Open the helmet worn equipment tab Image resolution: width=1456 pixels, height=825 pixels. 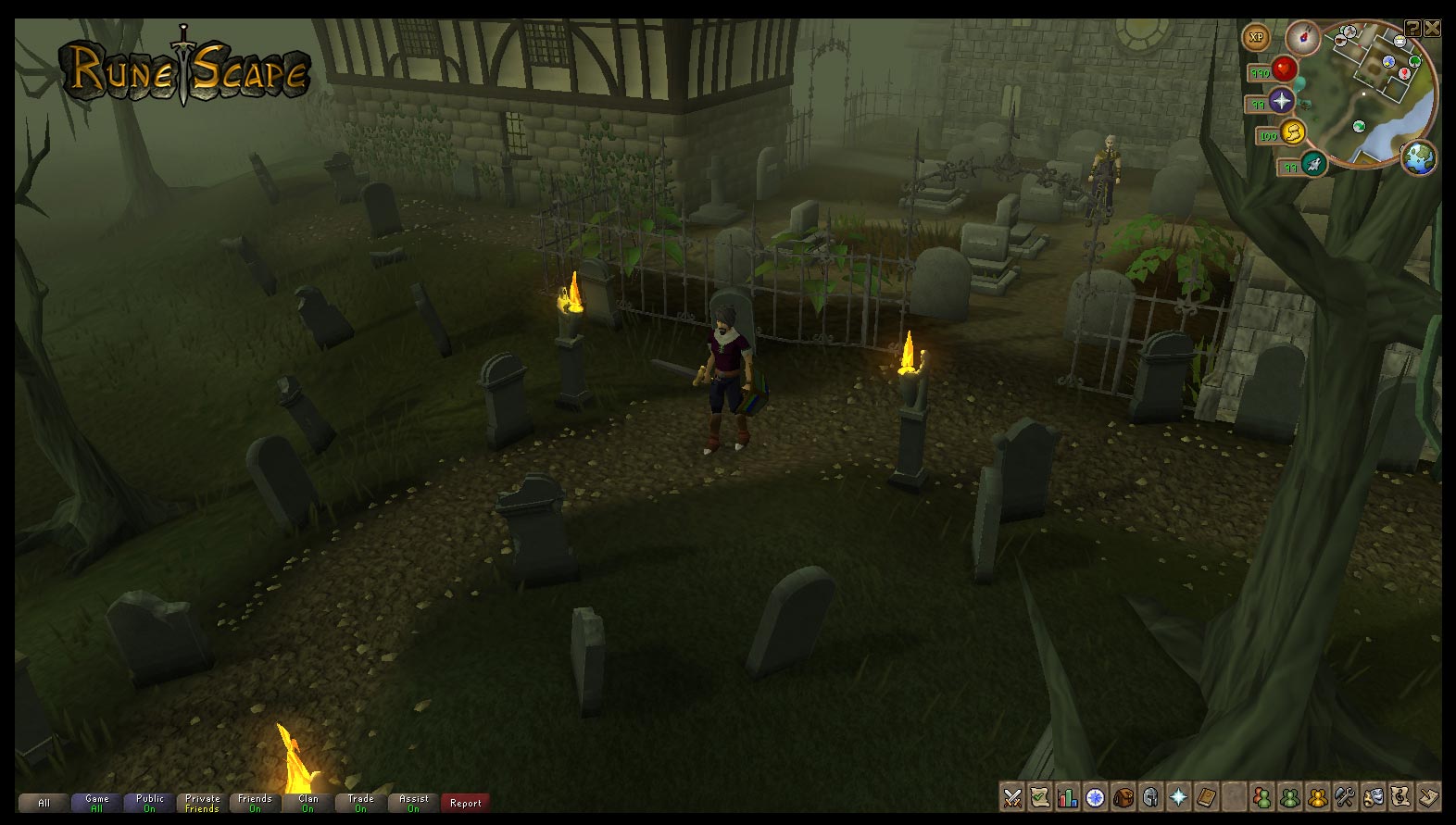tap(1150, 796)
